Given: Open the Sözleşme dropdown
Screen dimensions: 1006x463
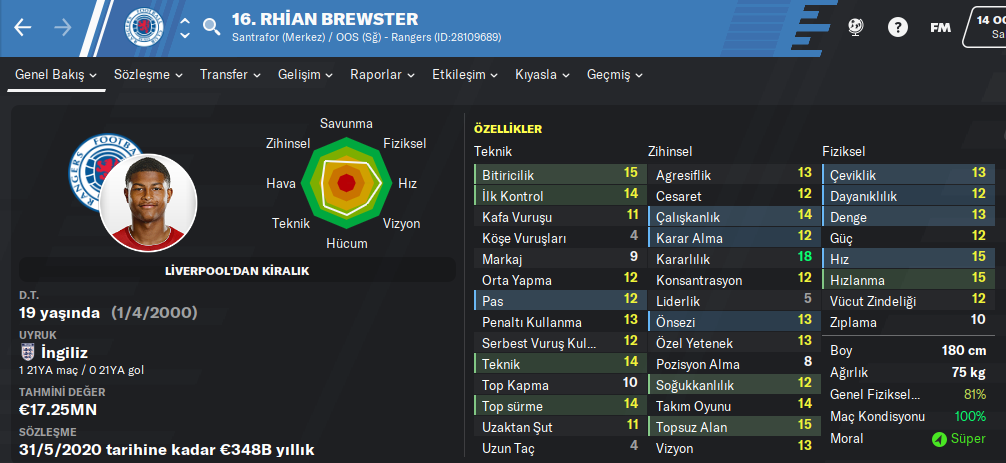Looking at the screenshot, I should [149, 75].
